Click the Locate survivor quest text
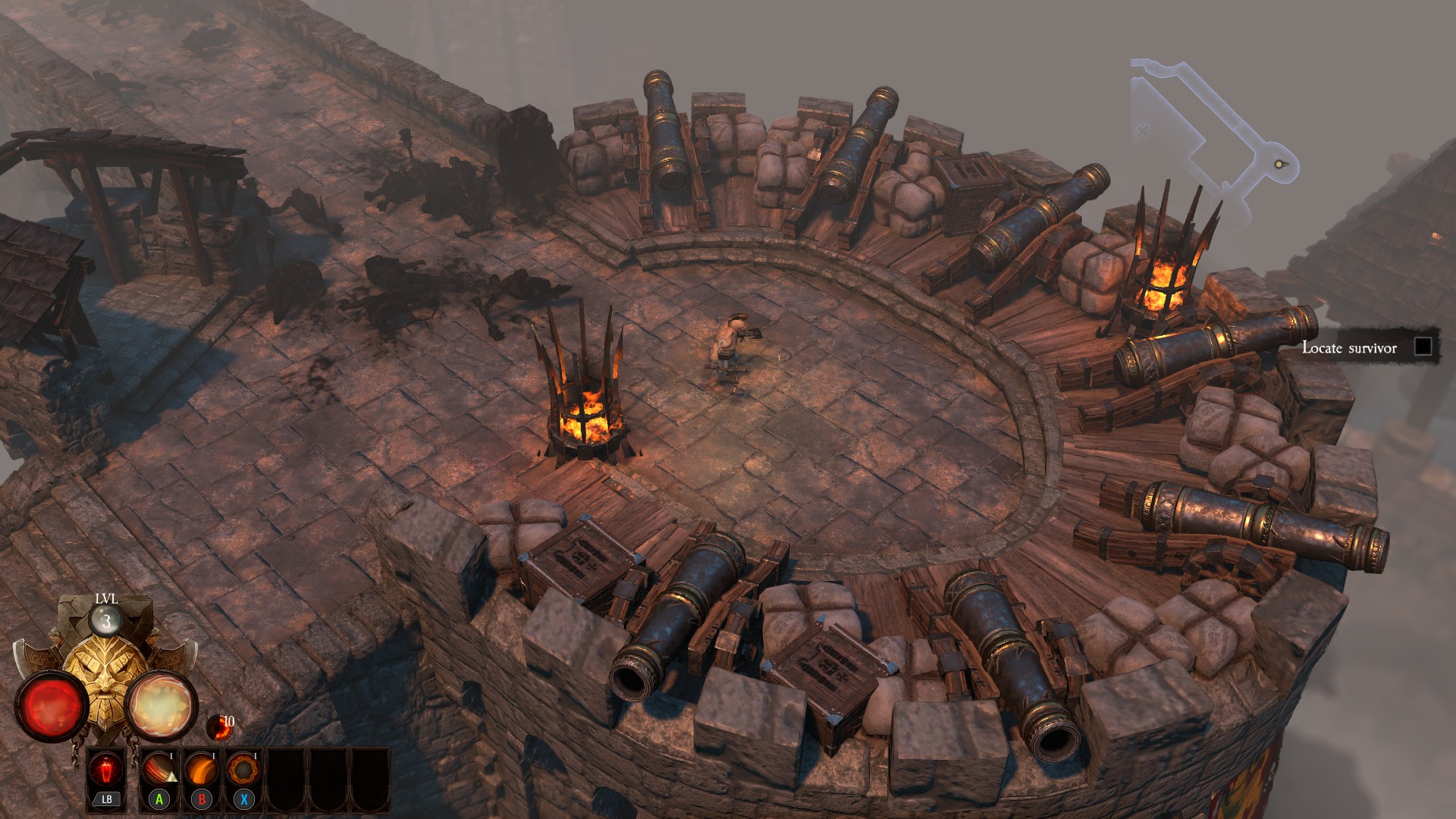The image size is (1456, 819). (1348, 348)
